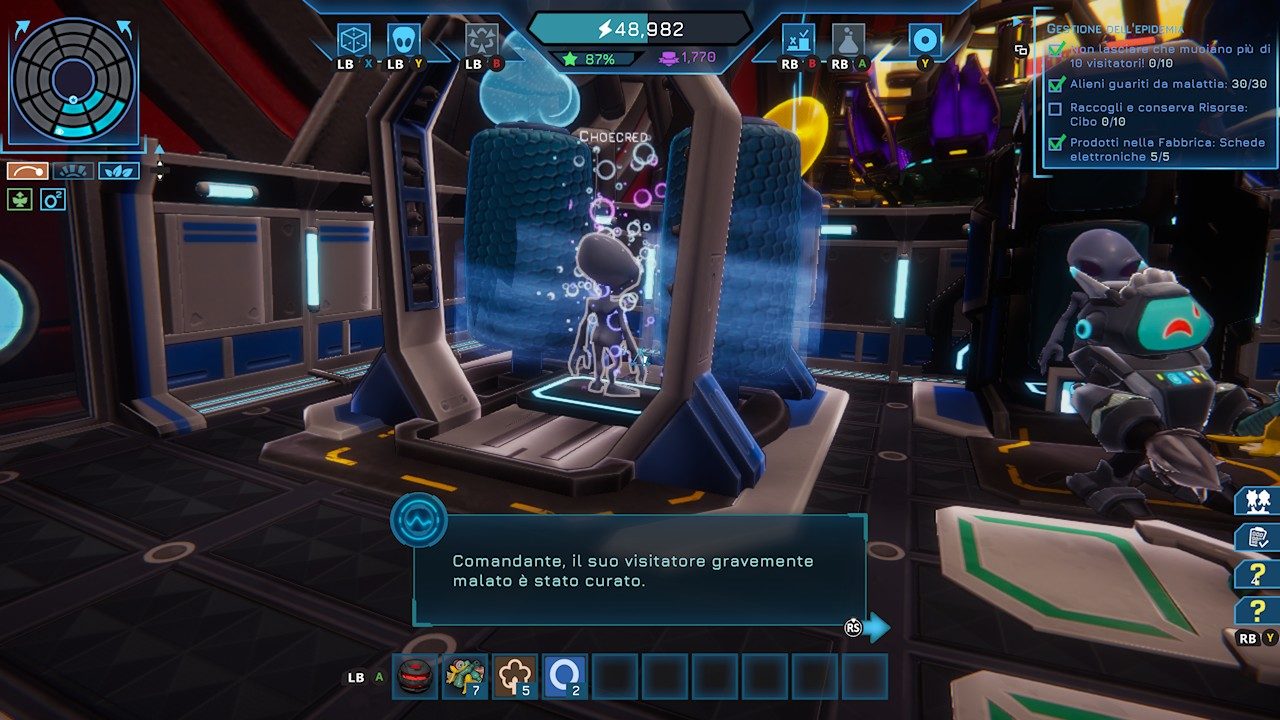Toggle the green plant overlay button
The image size is (1280, 720).
(19, 200)
